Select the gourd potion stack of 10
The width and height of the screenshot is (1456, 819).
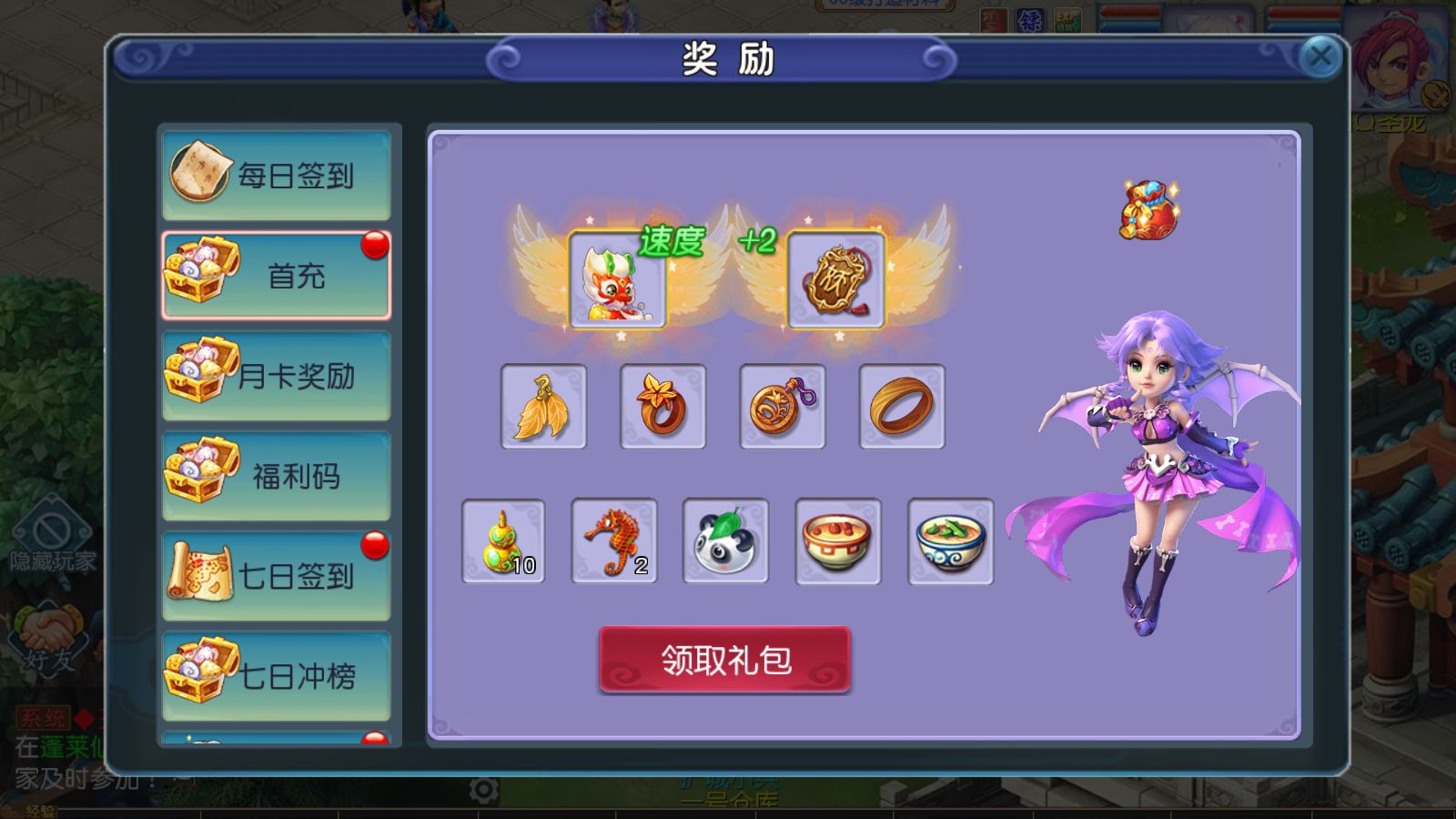503,541
